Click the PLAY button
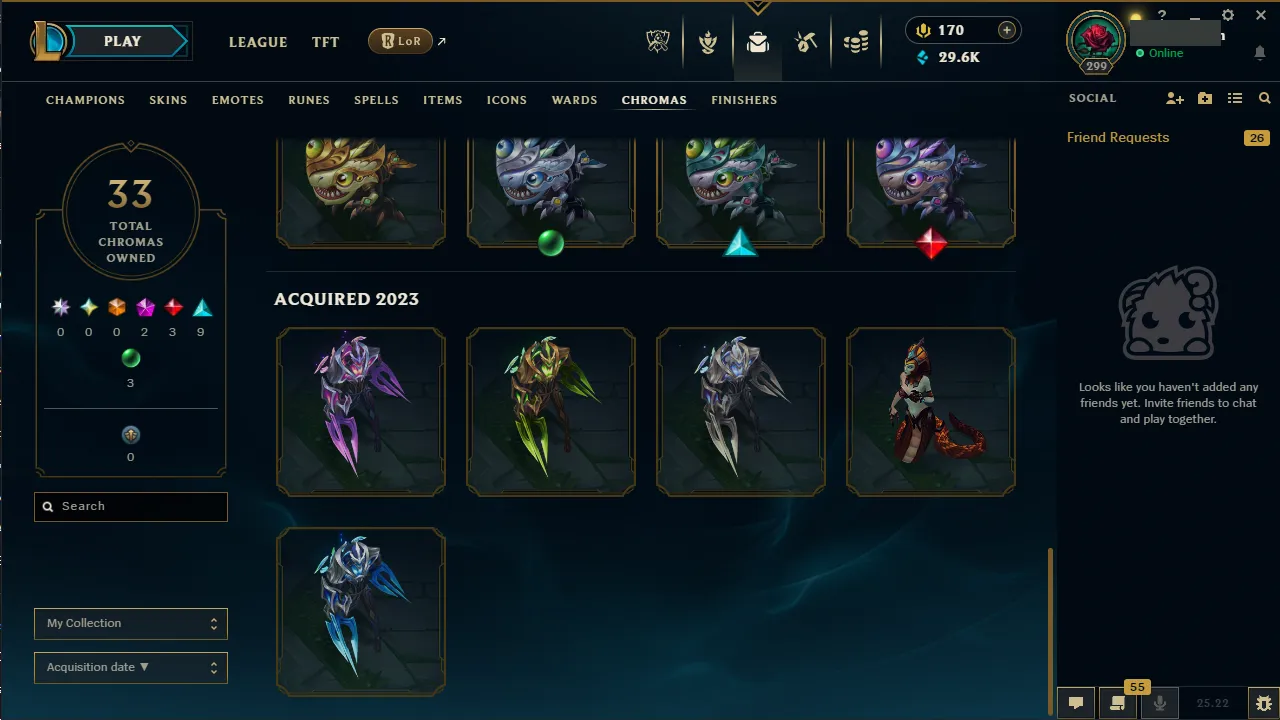This screenshot has width=1280, height=720. tap(122, 41)
